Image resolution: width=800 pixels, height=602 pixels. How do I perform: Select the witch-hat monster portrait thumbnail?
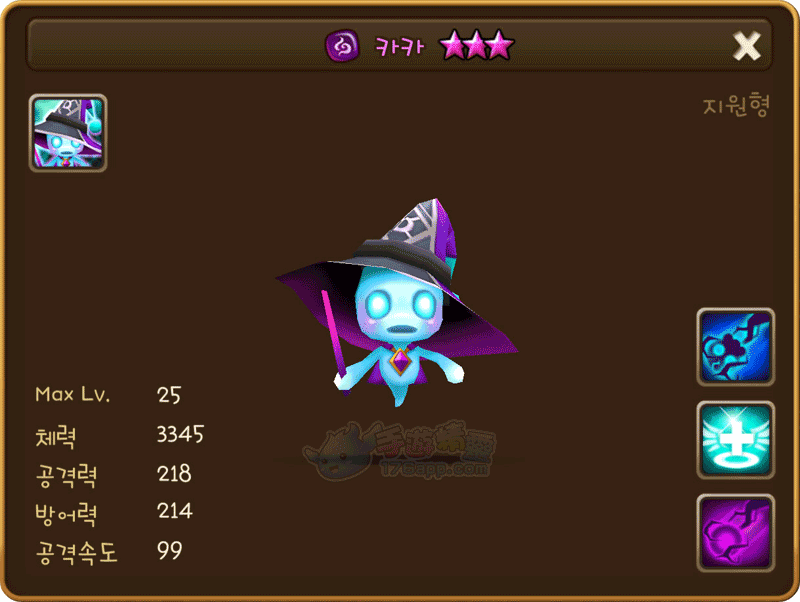coord(68,133)
